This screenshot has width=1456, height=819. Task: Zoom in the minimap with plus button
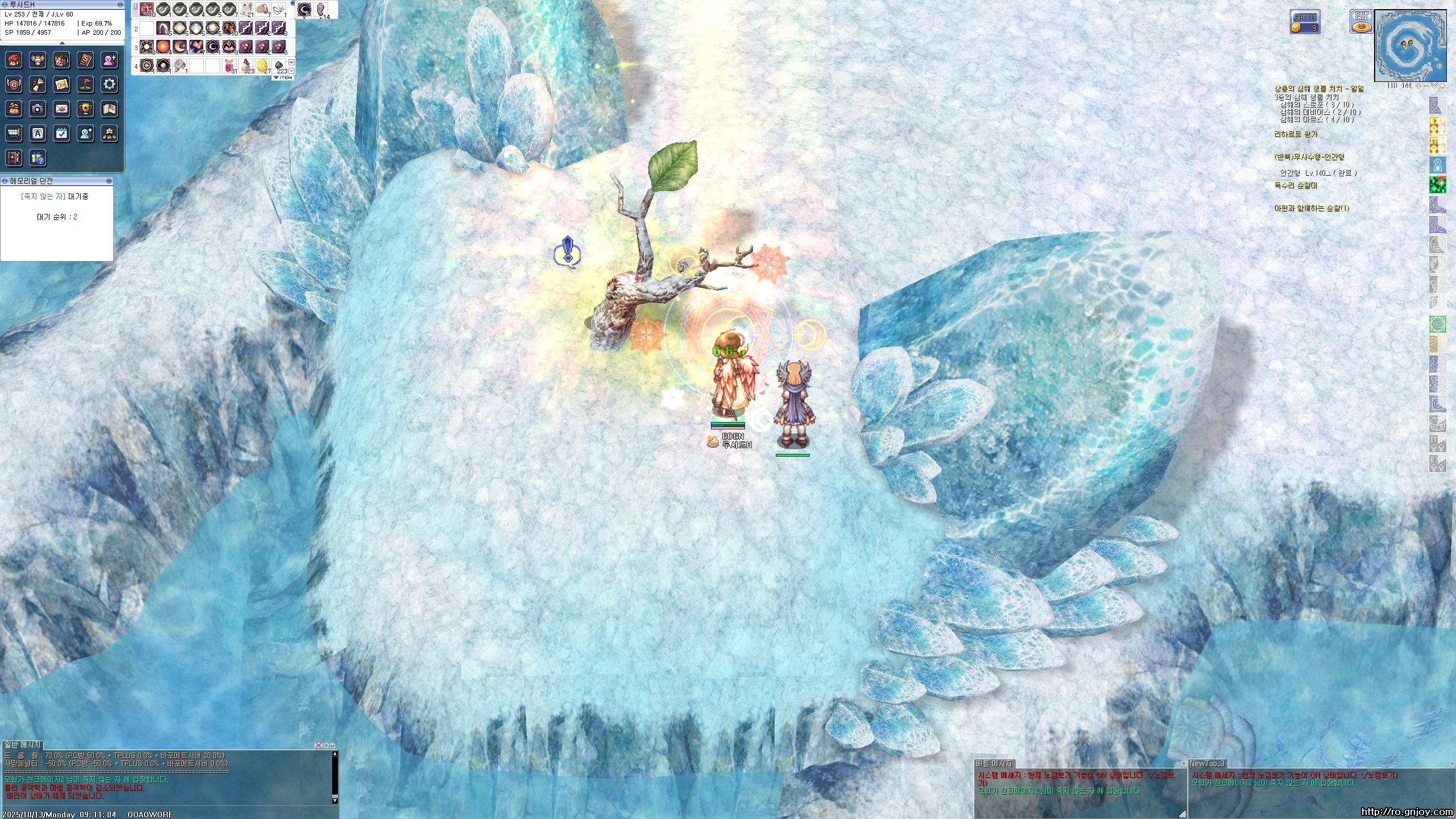pyautogui.click(x=1418, y=86)
